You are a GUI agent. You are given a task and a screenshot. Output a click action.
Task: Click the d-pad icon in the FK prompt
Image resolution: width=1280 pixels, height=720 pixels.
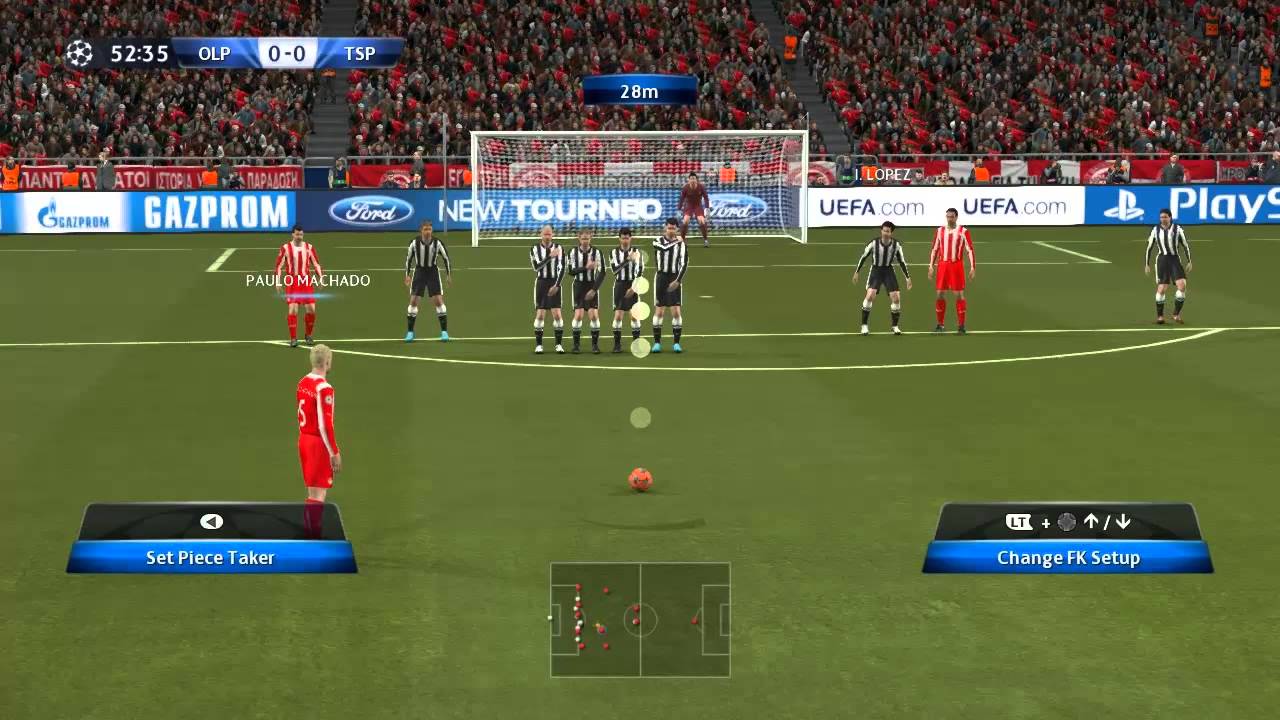click(1064, 521)
